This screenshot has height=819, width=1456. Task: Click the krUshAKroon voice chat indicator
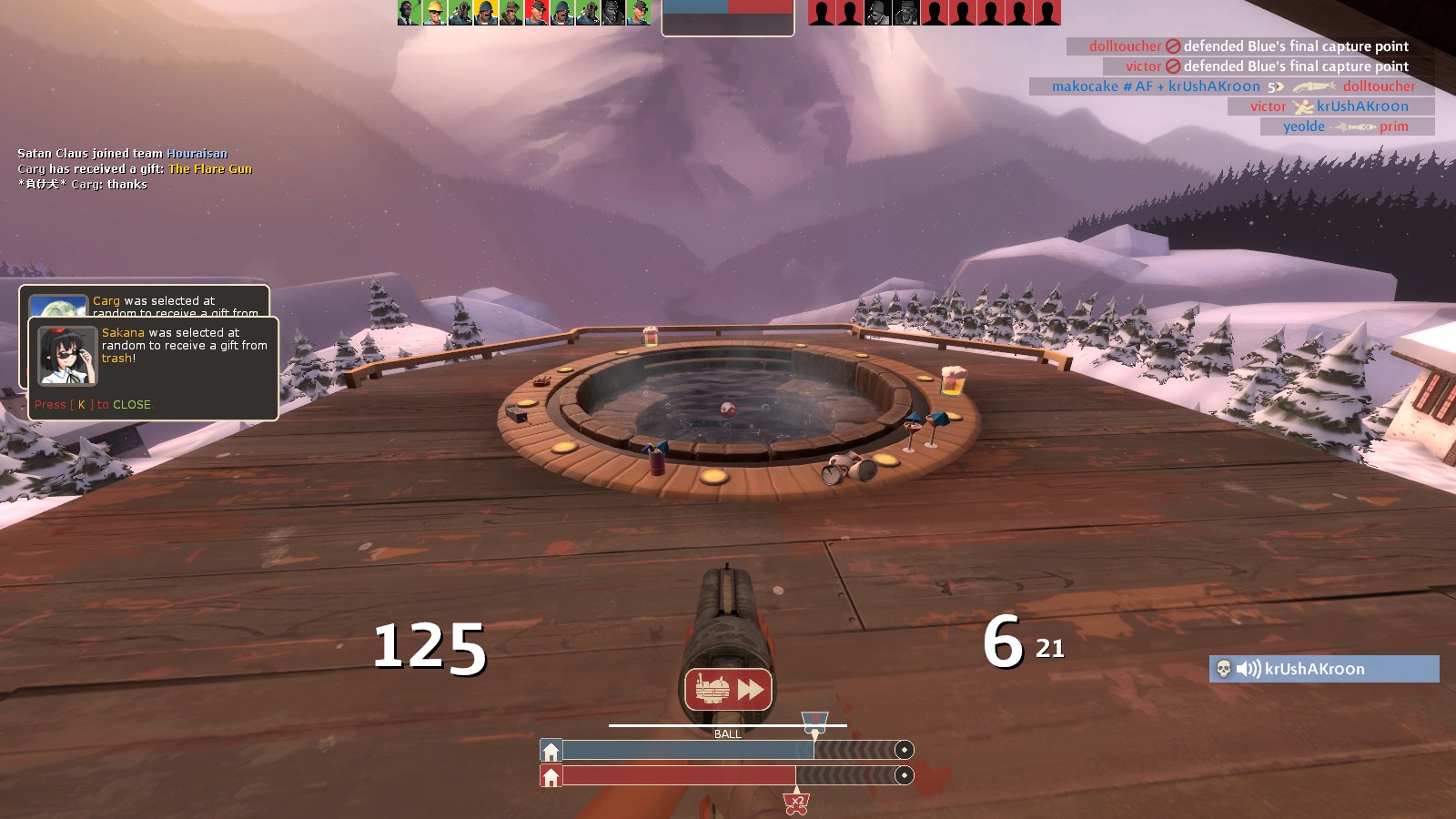point(1324,669)
